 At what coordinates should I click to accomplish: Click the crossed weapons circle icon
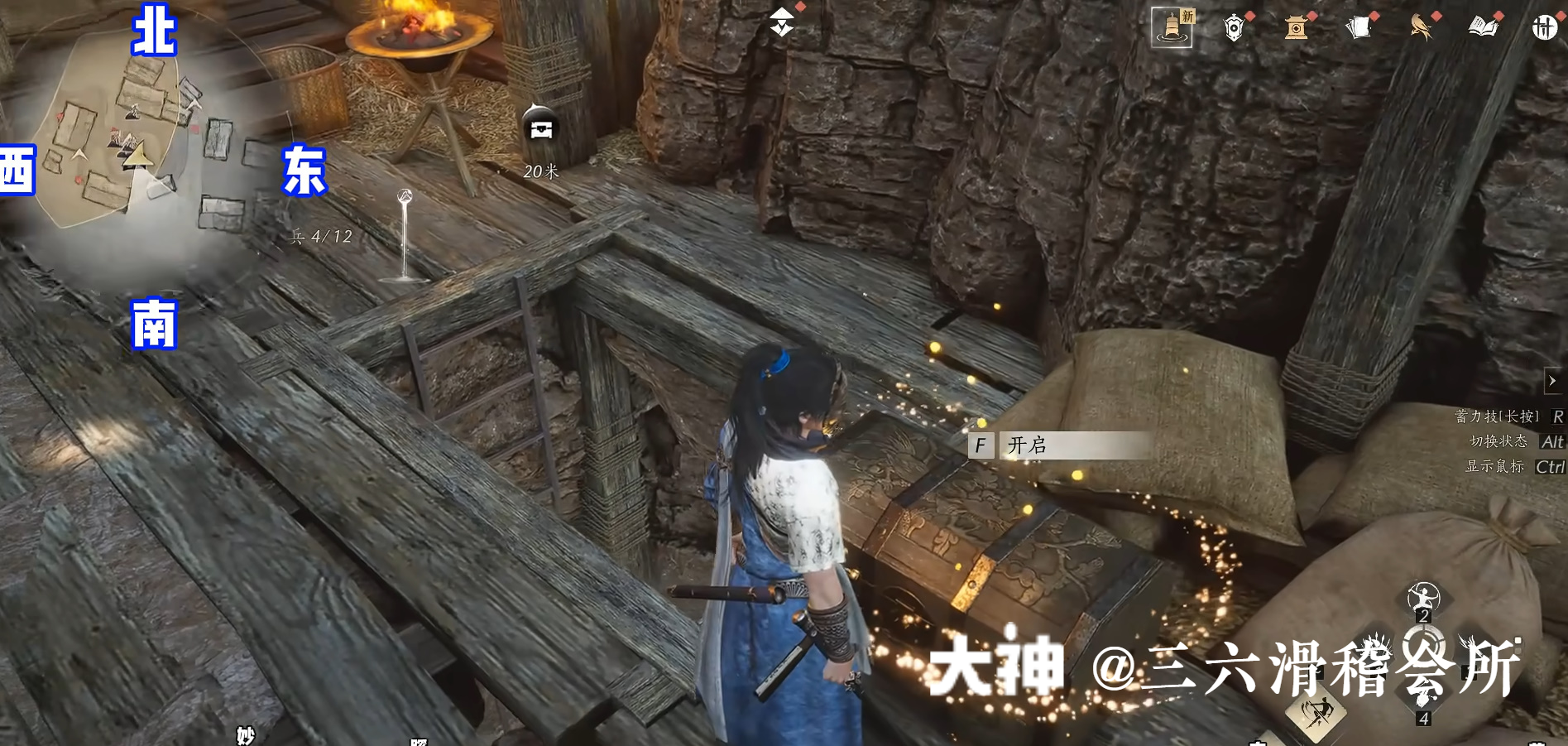coord(1546,27)
